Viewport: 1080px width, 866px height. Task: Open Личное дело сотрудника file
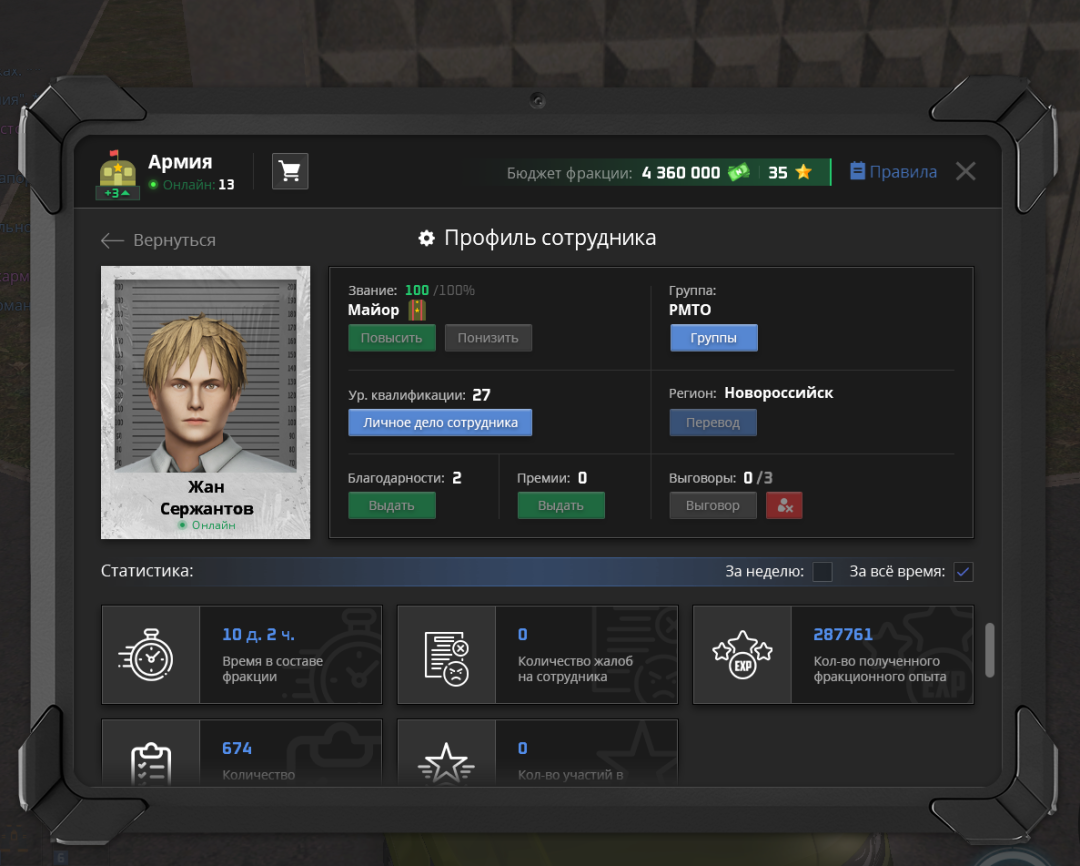point(440,423)
